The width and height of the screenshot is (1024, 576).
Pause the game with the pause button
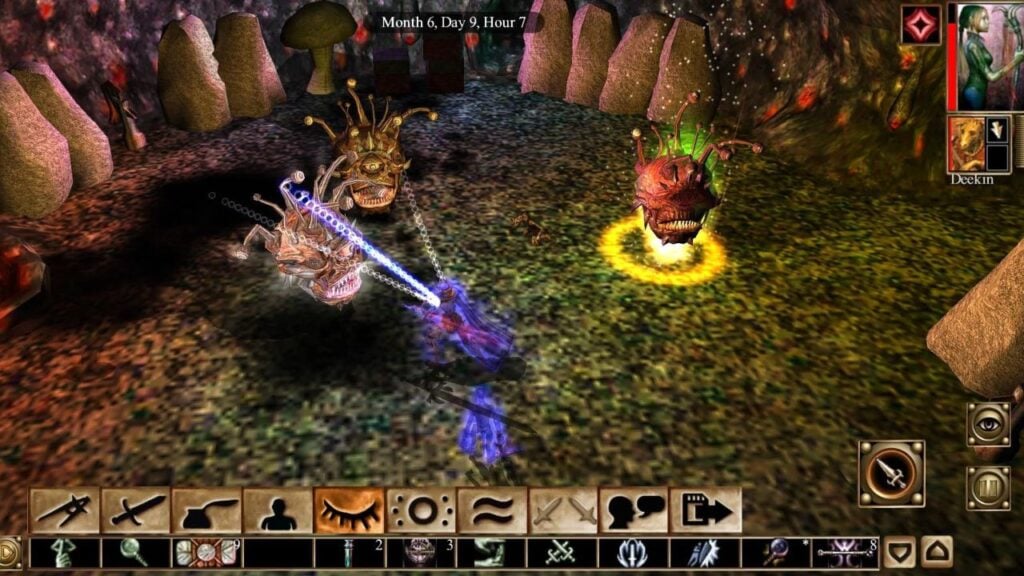click(x=988, y=488)
